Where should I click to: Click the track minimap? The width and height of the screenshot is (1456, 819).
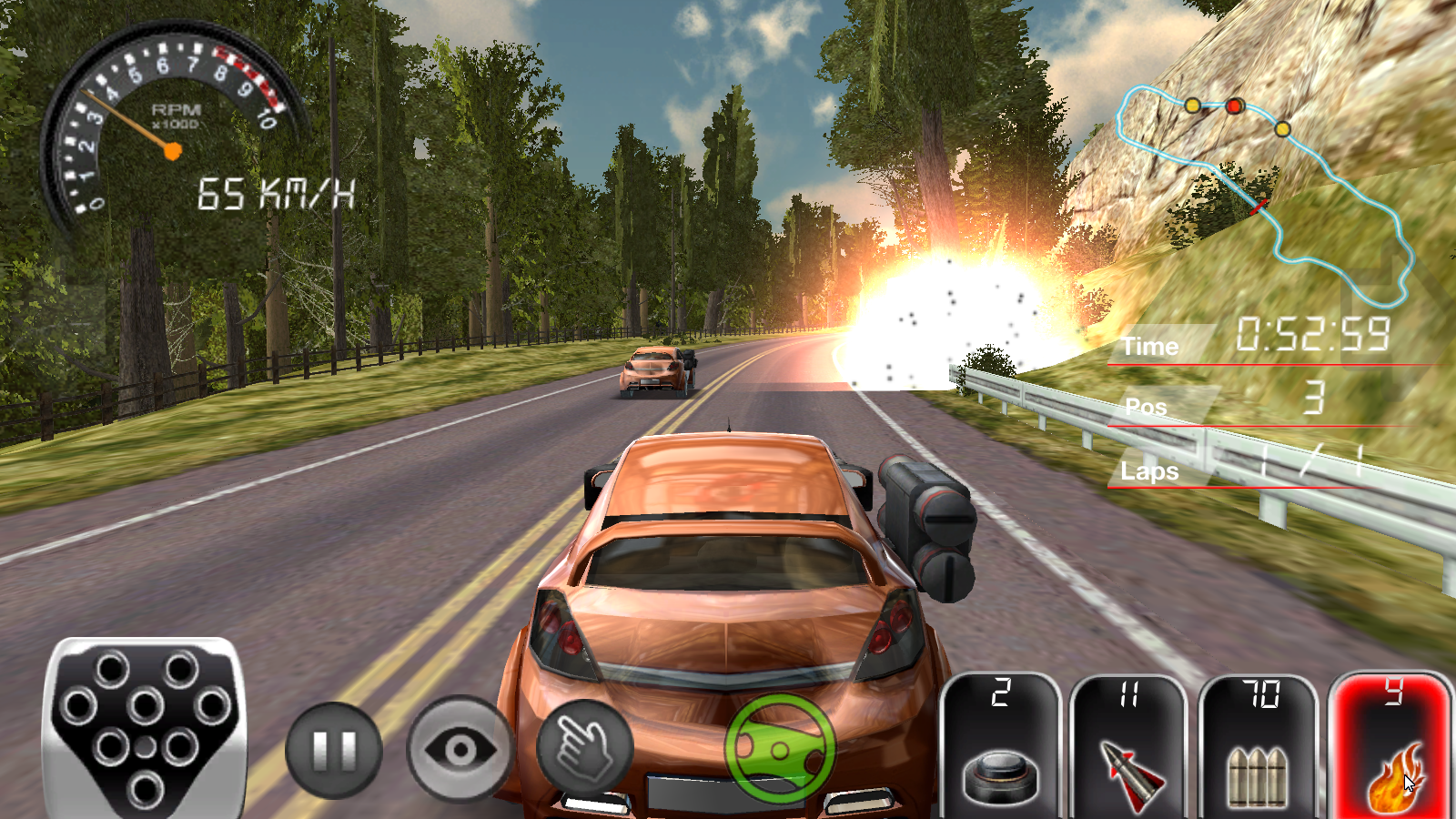coord(1265,191)
